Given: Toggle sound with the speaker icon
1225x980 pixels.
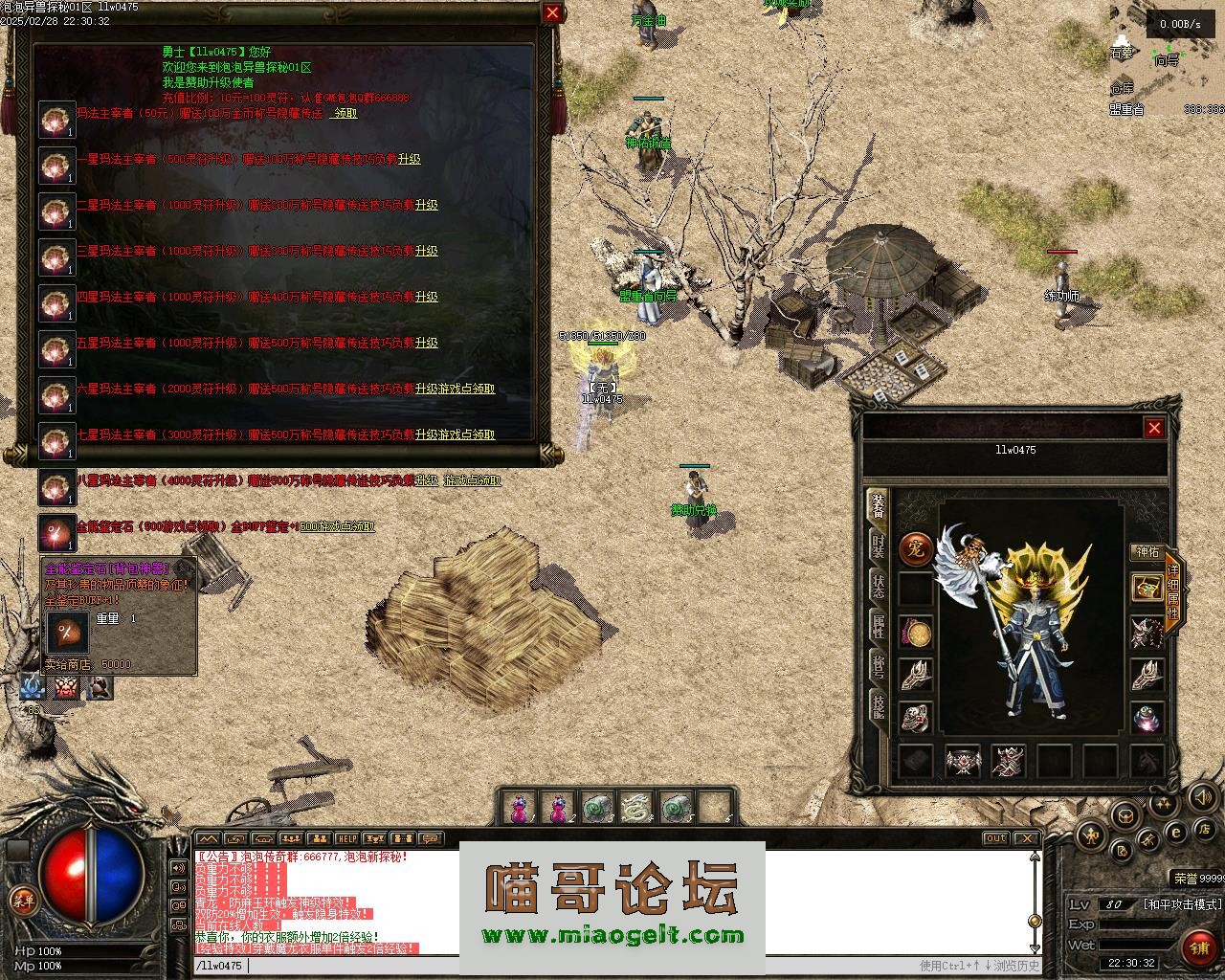Looking at the screenshot, I should point(1201,796).
